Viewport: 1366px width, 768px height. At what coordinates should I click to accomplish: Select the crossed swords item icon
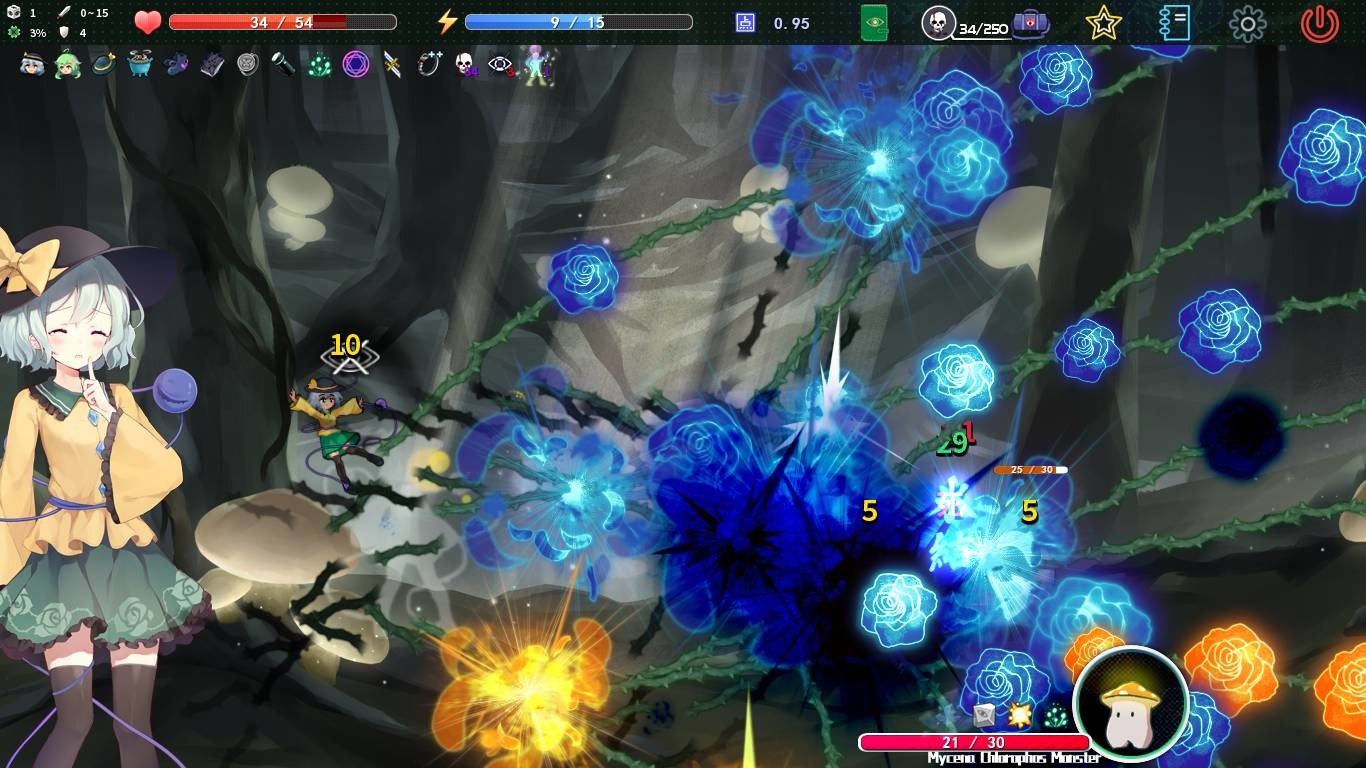tap(391, 66)
